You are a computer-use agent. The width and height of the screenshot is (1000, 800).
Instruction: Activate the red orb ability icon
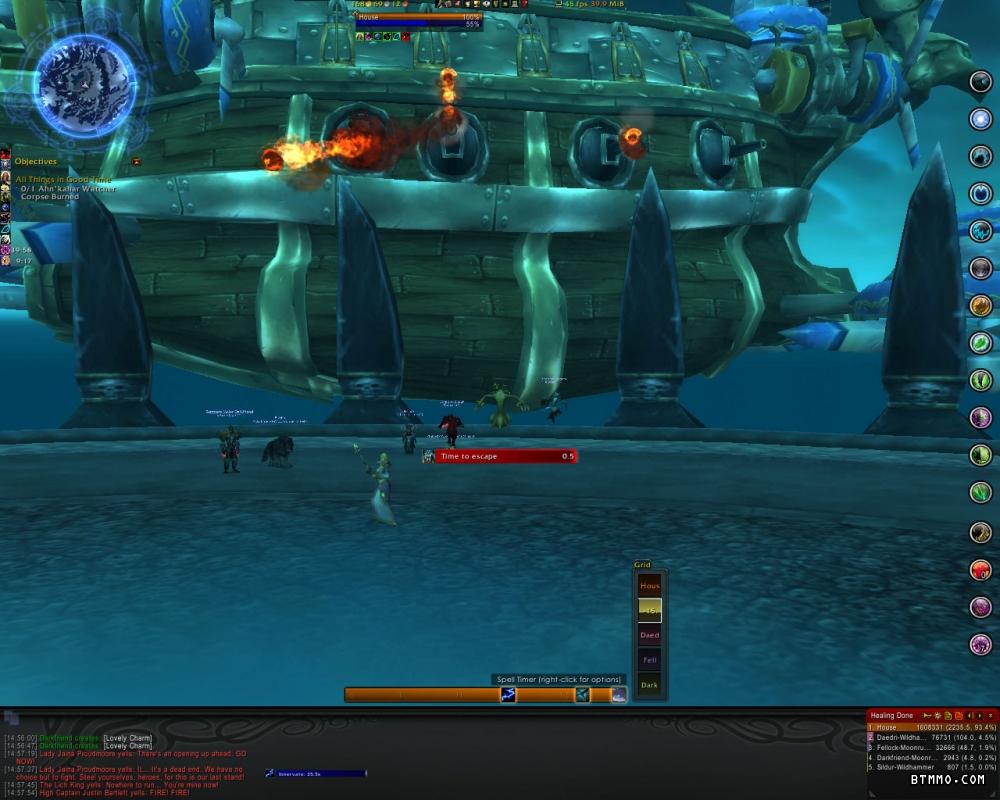click(x=981, y=570)
